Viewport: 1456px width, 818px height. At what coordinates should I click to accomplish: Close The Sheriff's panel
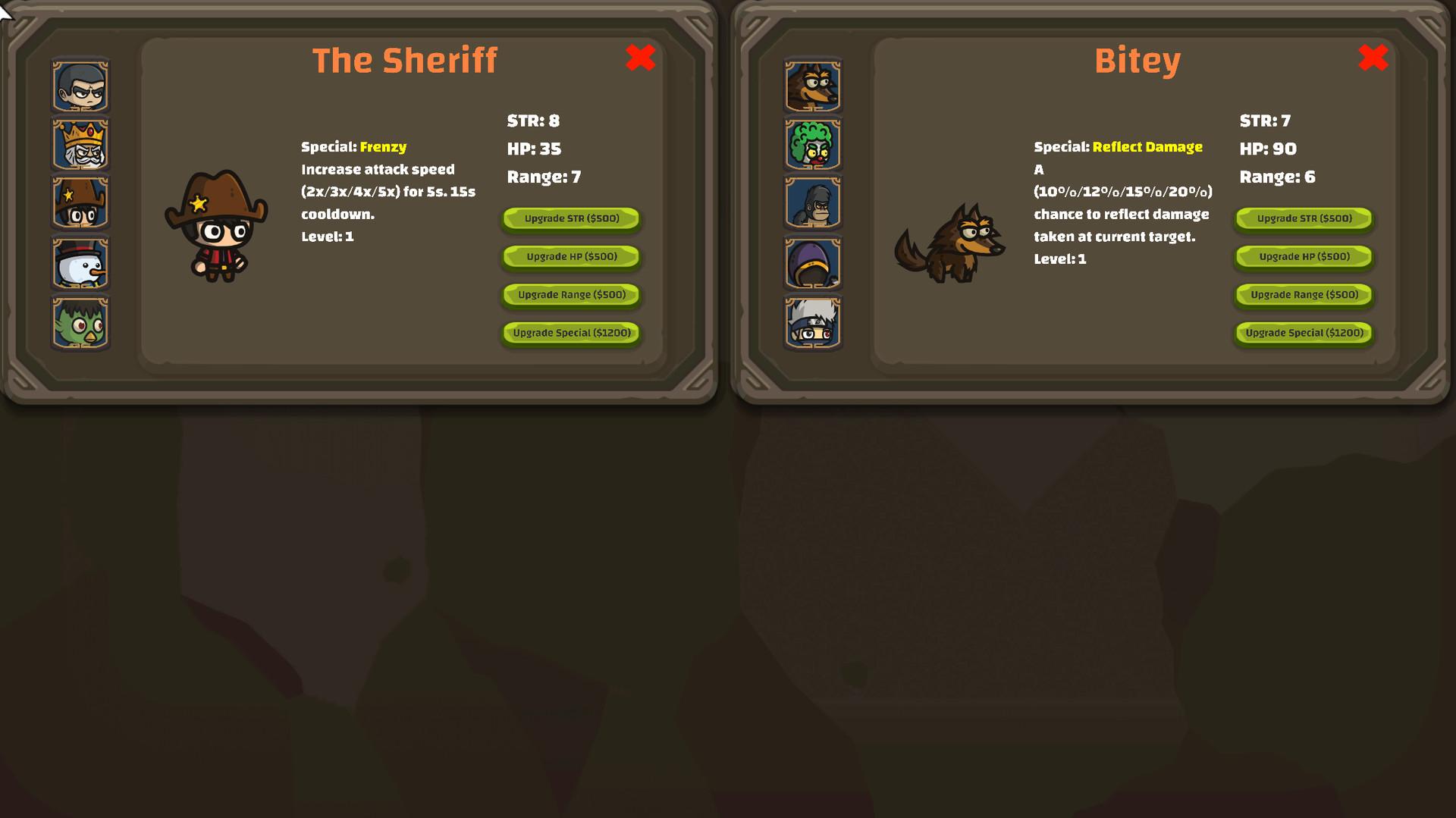pos(641,58)
